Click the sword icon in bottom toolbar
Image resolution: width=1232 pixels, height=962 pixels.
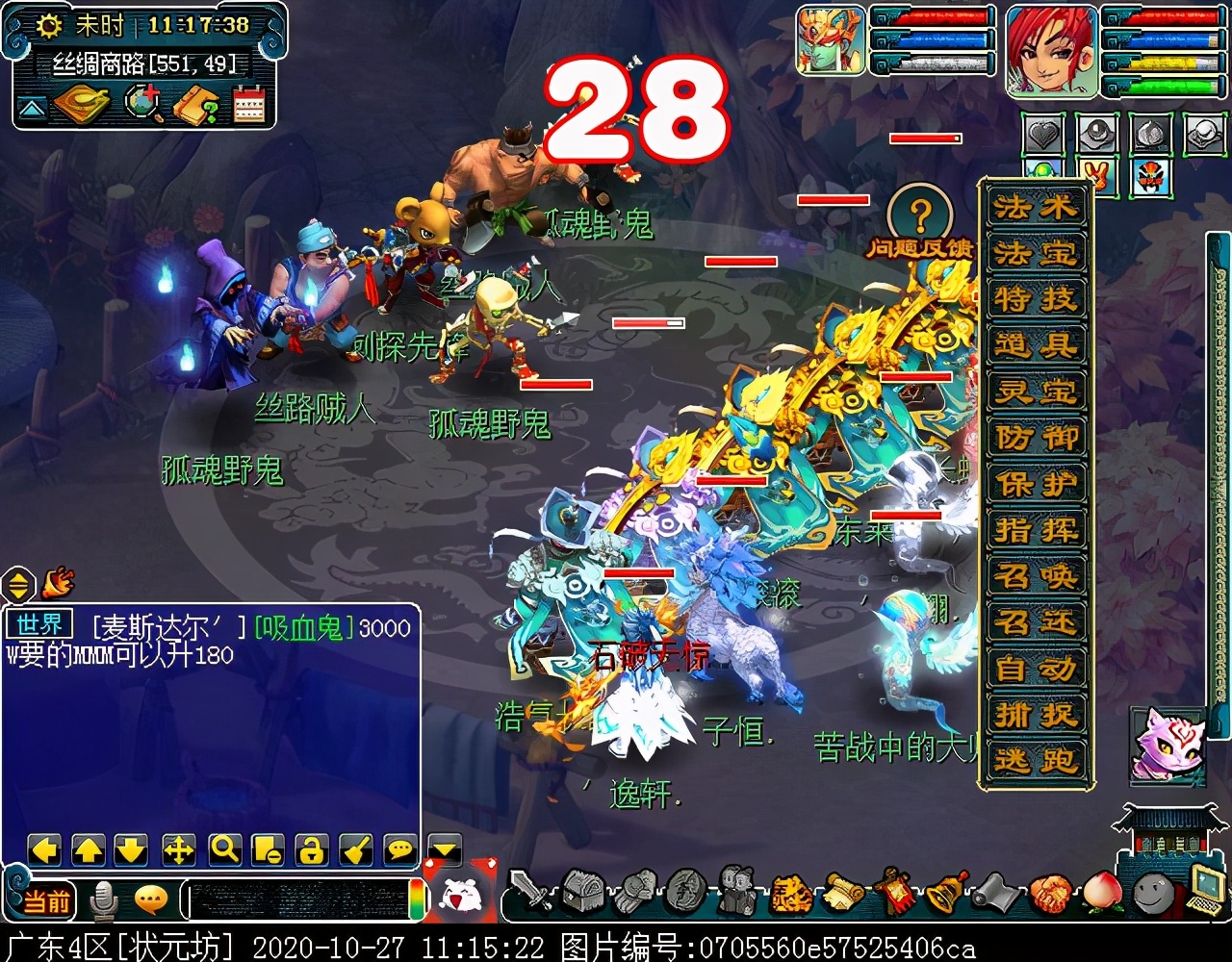[529, 890]
